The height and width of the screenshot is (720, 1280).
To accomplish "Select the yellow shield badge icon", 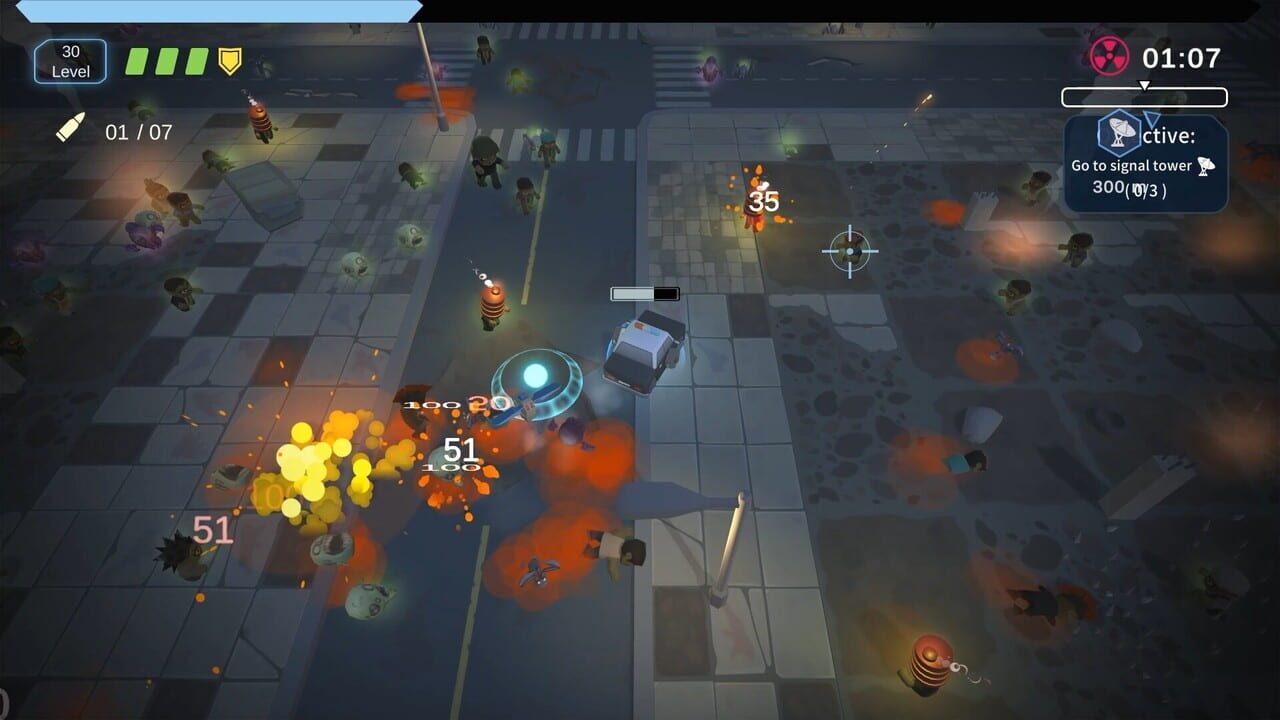I will 228,60.
